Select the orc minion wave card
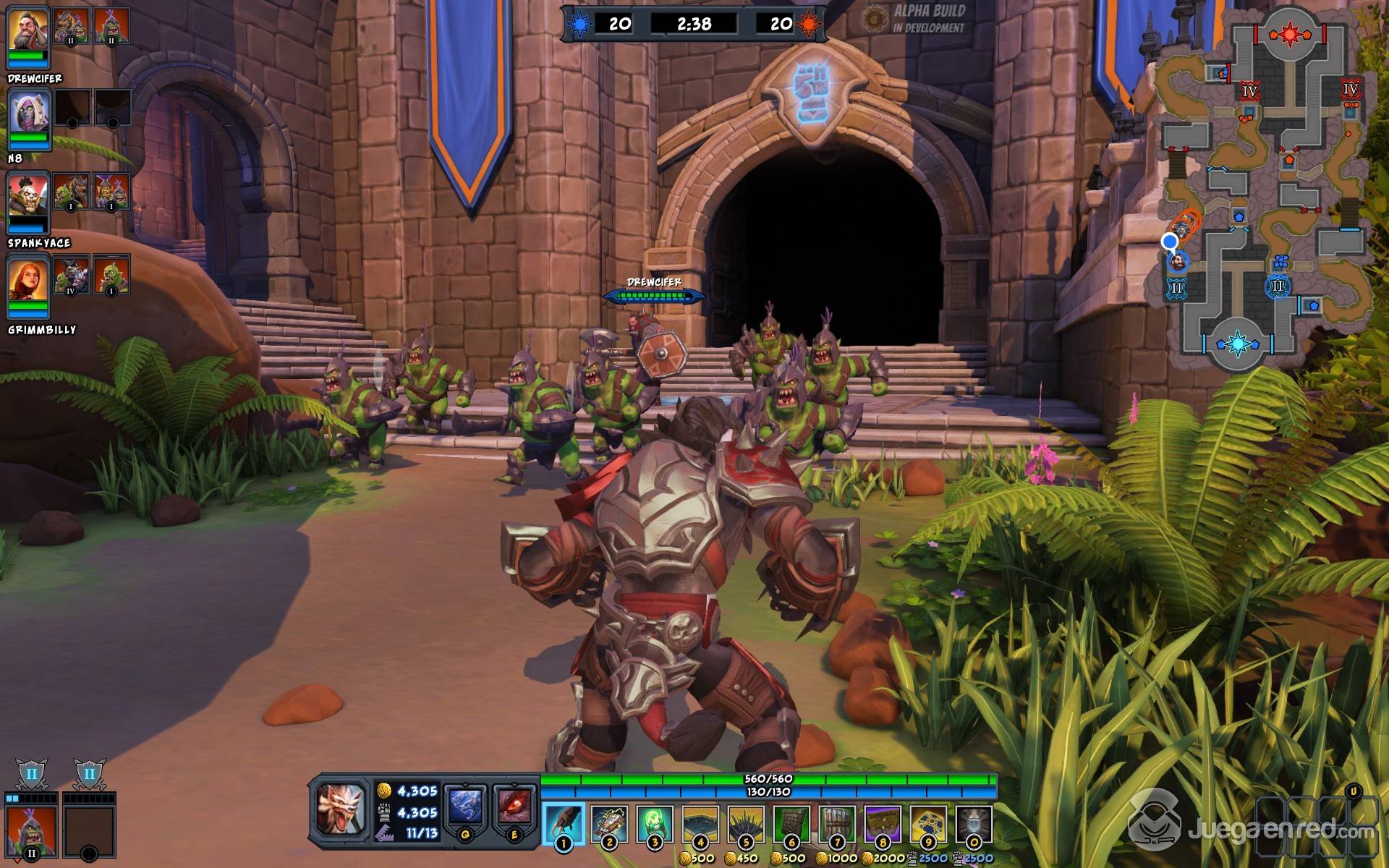 [31, 828]
